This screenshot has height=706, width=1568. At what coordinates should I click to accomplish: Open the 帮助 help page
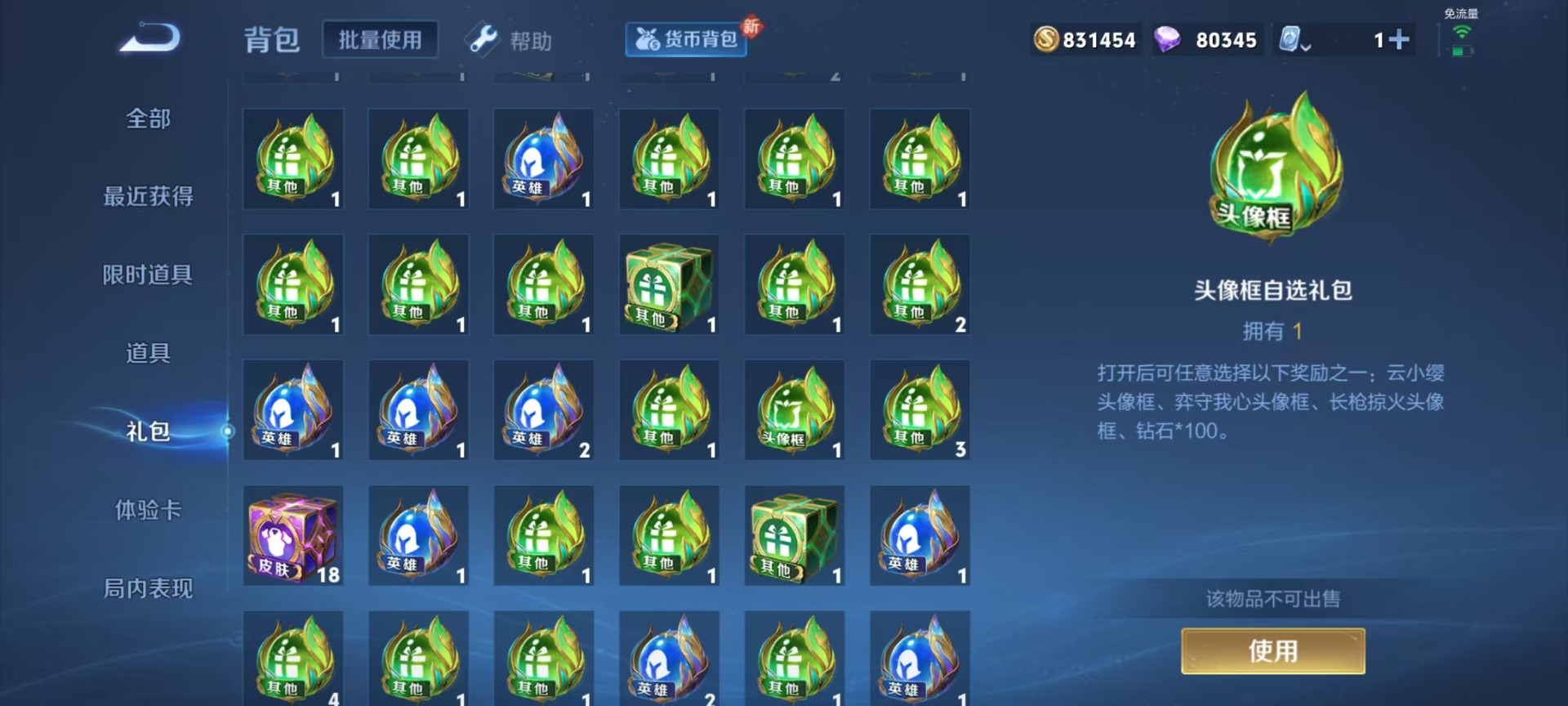510,40
